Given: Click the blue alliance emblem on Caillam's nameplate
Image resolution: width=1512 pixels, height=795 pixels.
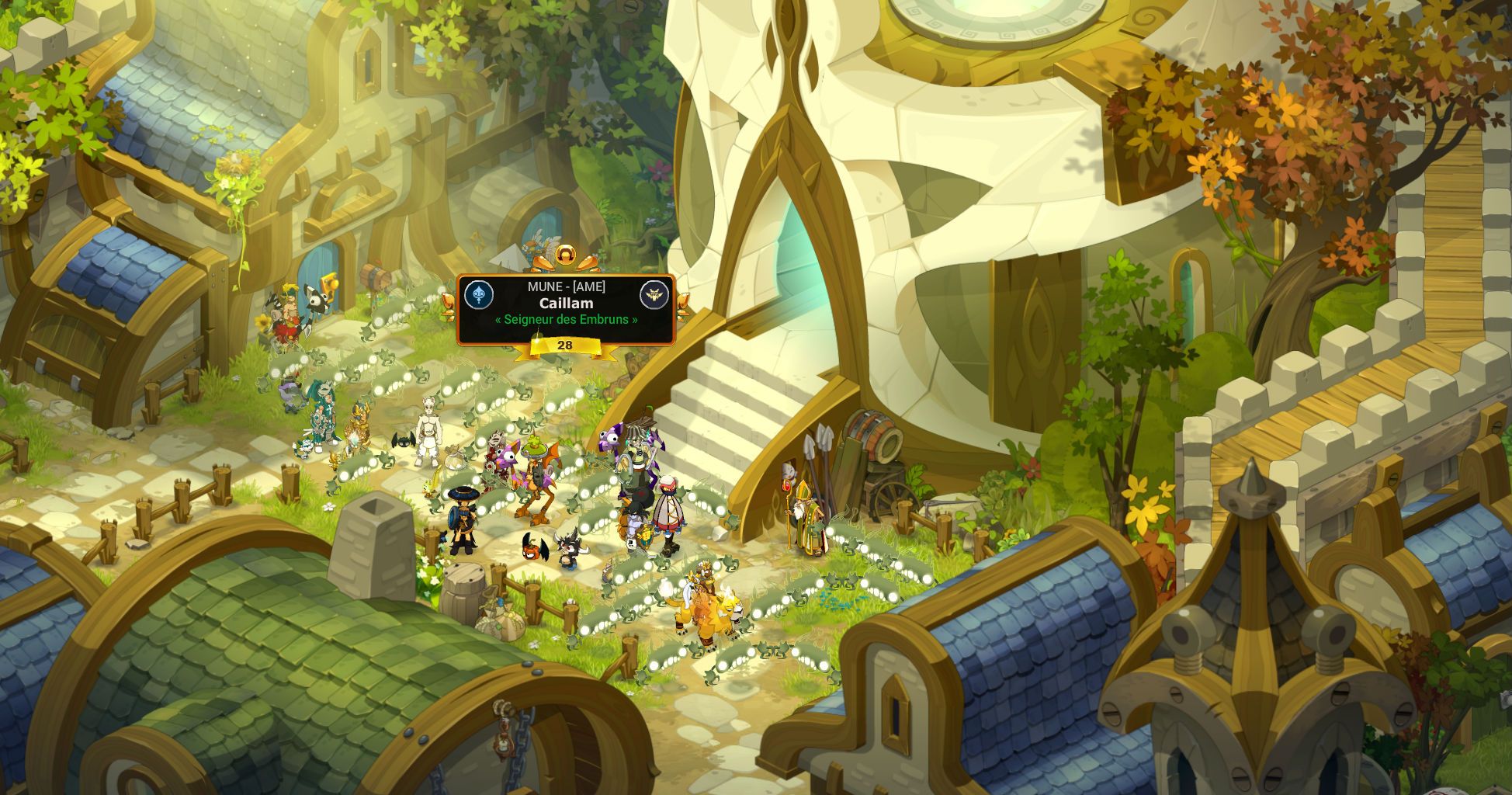Looking at the screenshot, I should tap(479, 295).
